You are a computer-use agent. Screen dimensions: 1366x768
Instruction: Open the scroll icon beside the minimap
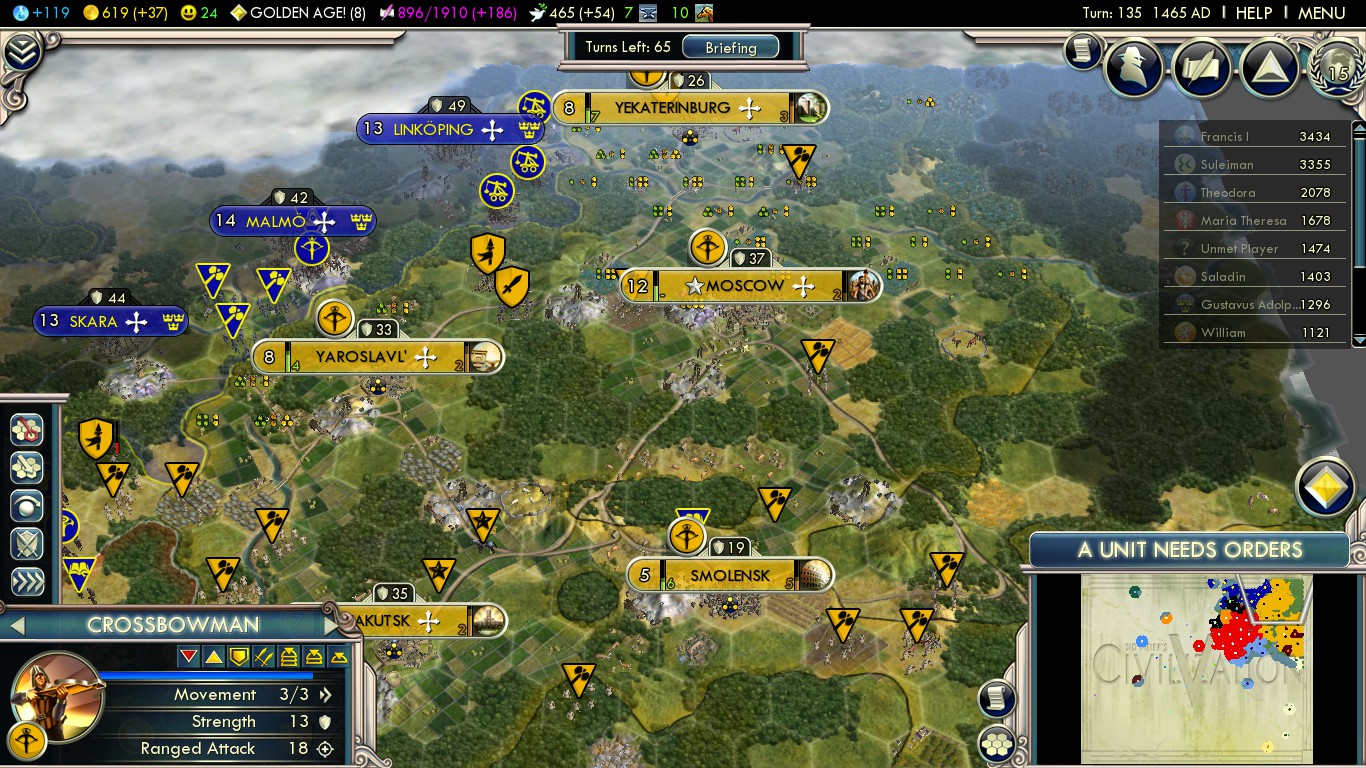pyautogui.click(x=997, y=698)
